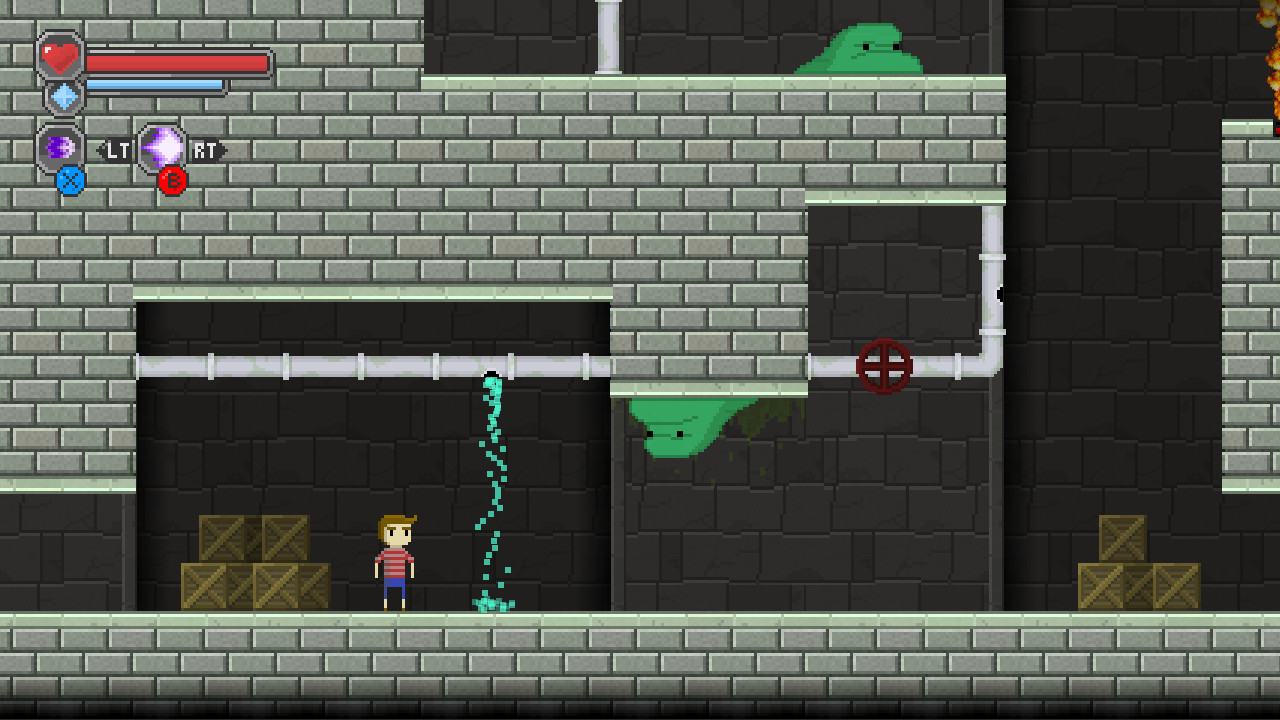Viewport: 1280px width, 720px height.
Task: Click the player character
Action: [393, 560]
